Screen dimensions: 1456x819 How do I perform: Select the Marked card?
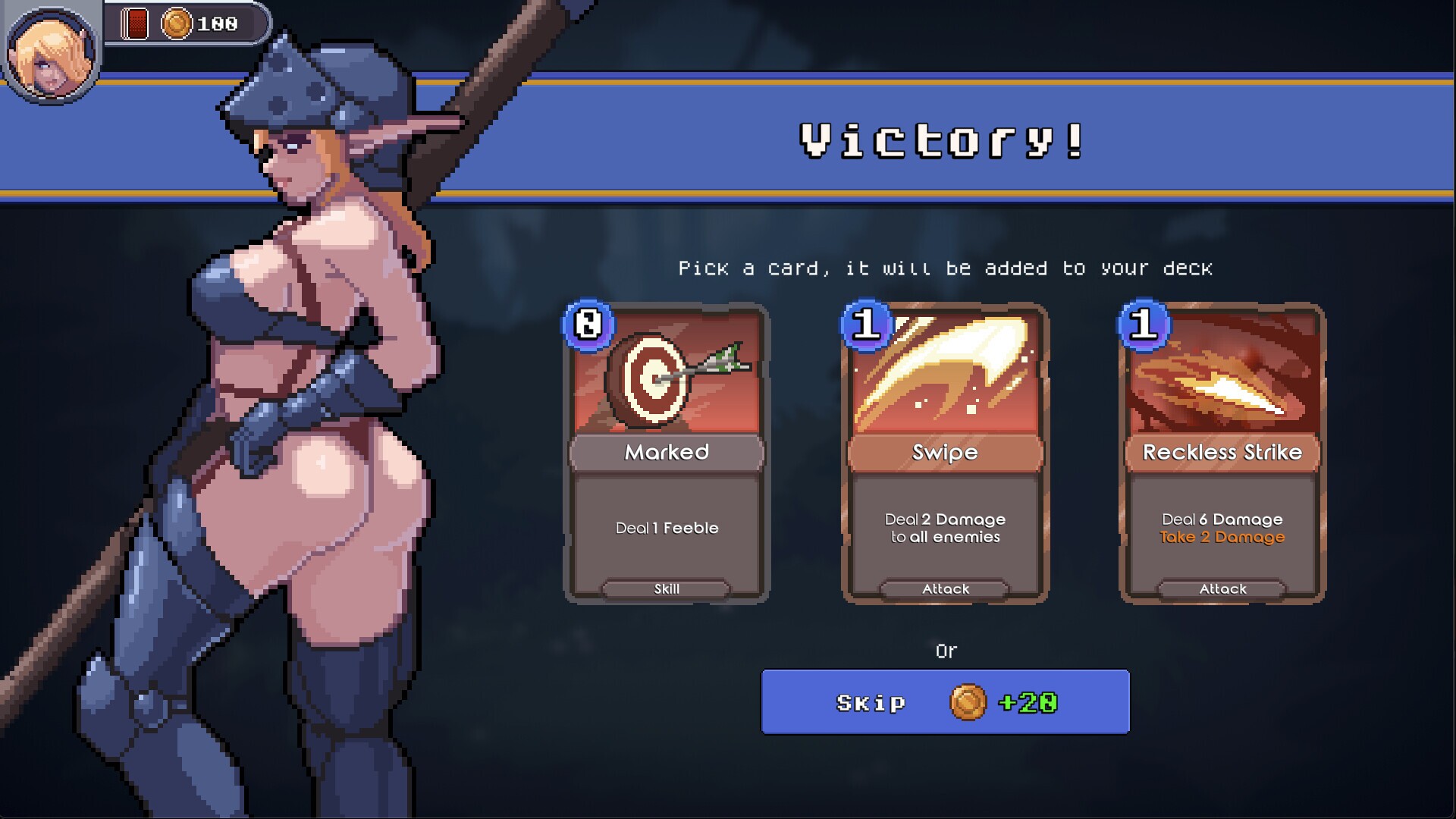click(666, 451)
